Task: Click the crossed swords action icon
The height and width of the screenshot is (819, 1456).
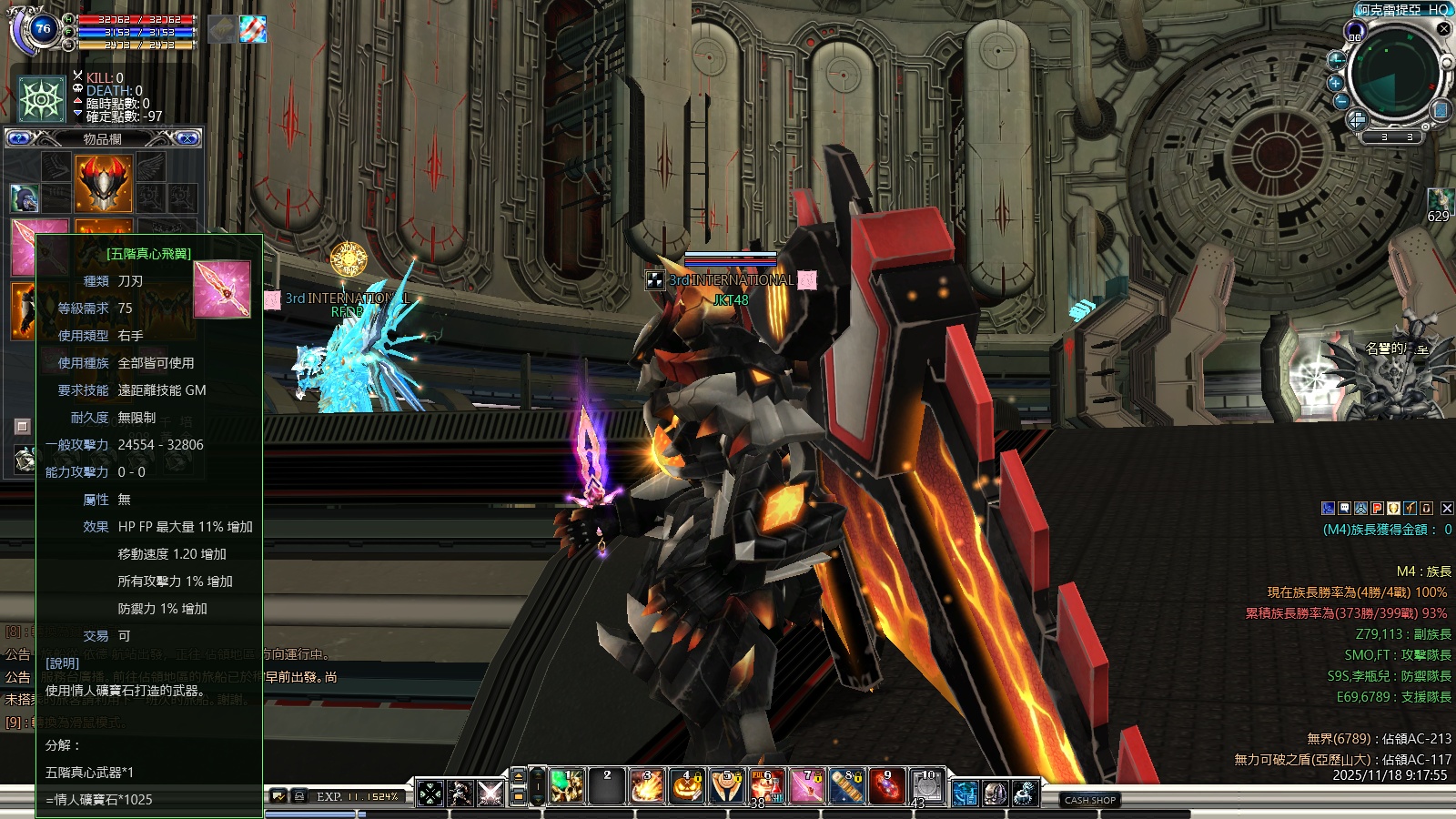Action: [490, 793]
